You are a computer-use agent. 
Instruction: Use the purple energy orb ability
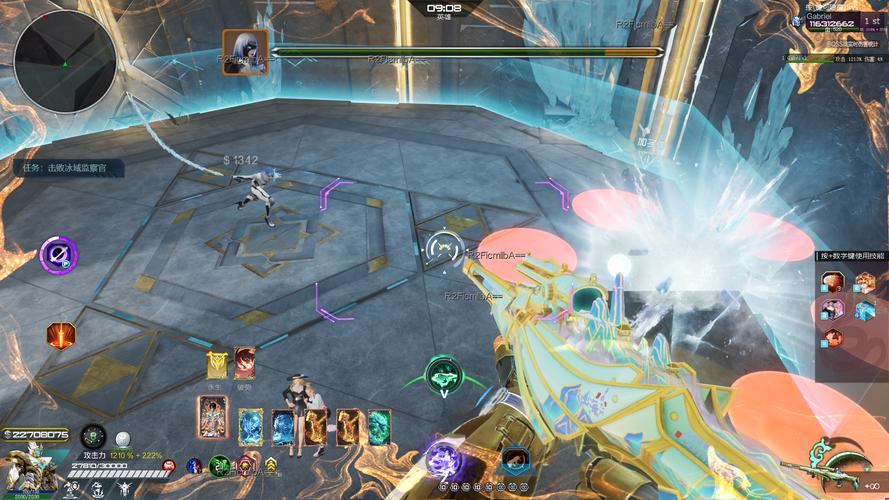coord(443,459)
